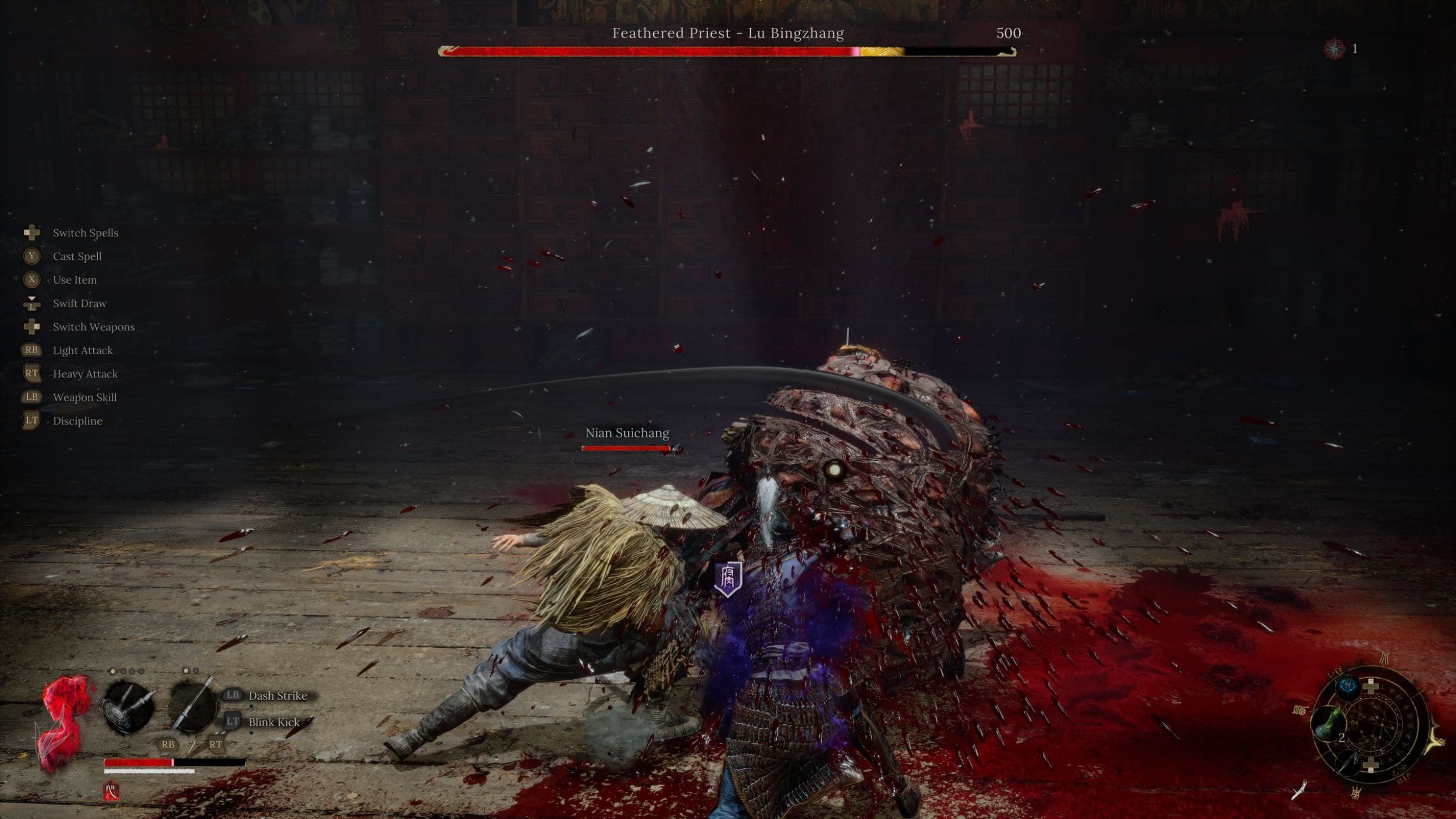Click the red madness figure icon
This screenshot has height=819, width=1456.
coord(64,722)
